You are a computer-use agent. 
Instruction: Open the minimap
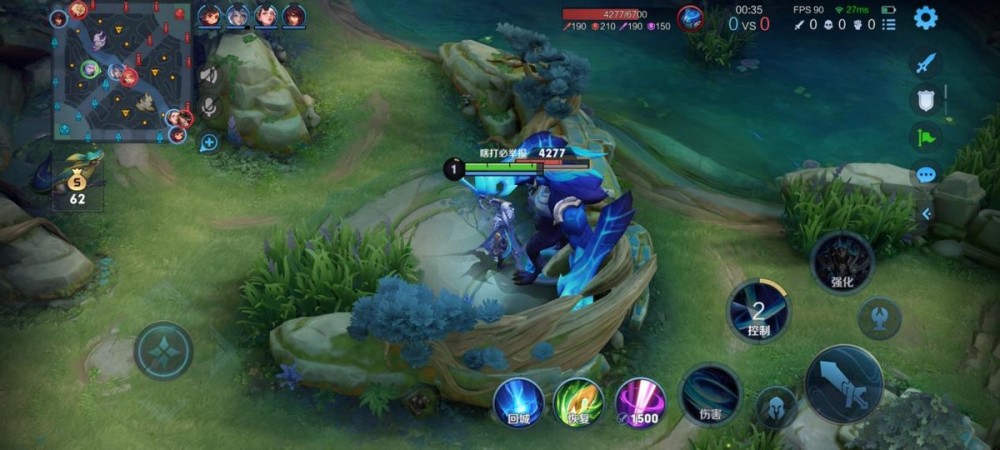pyautogui.click(x=120, y=72)
